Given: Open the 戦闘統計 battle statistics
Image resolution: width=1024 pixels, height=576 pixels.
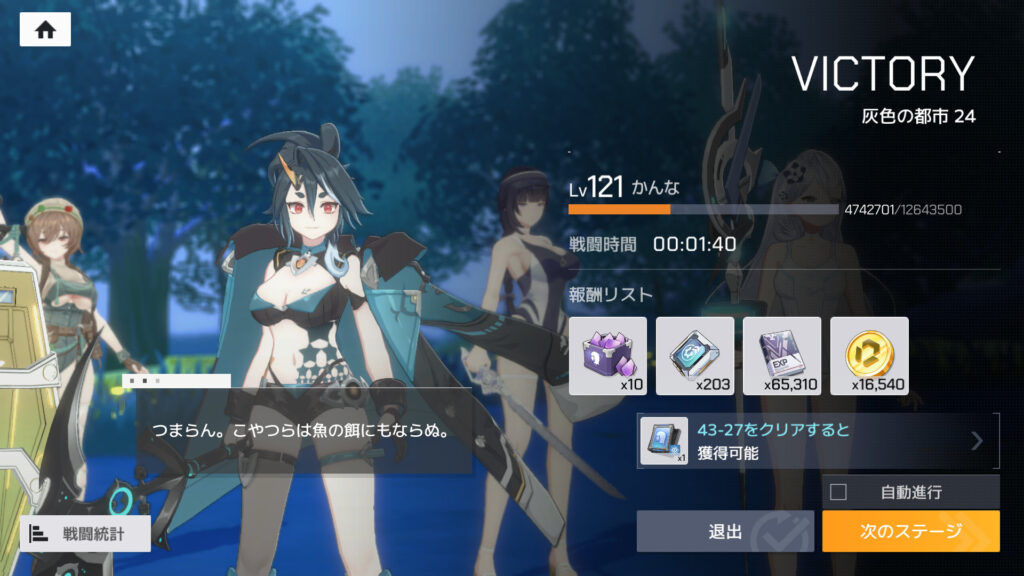Looking at the screenshot, I should pos(85,534).
